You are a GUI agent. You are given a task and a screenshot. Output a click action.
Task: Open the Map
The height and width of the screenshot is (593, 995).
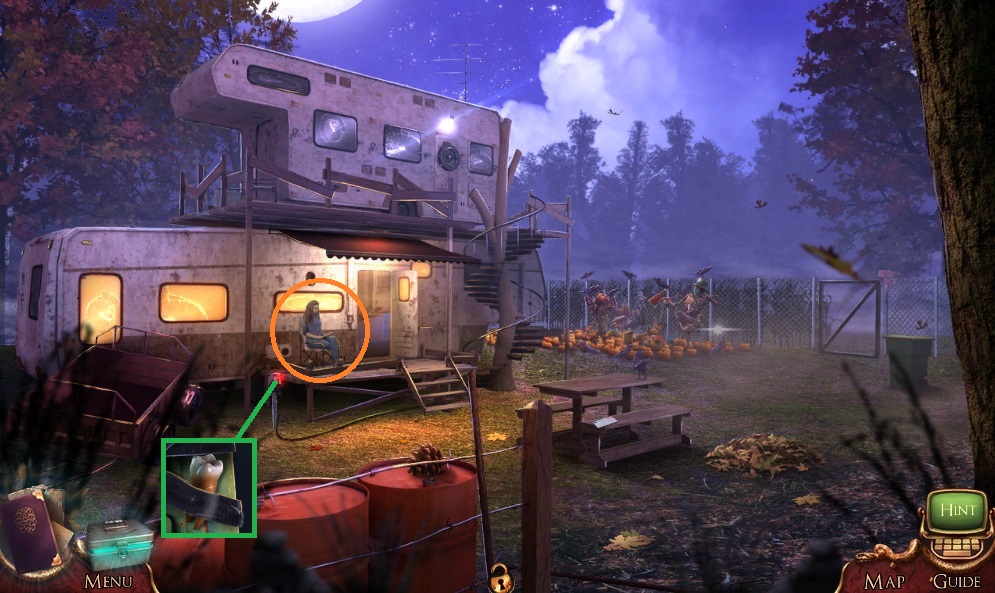pyautogui.click(x=884, y=580)
